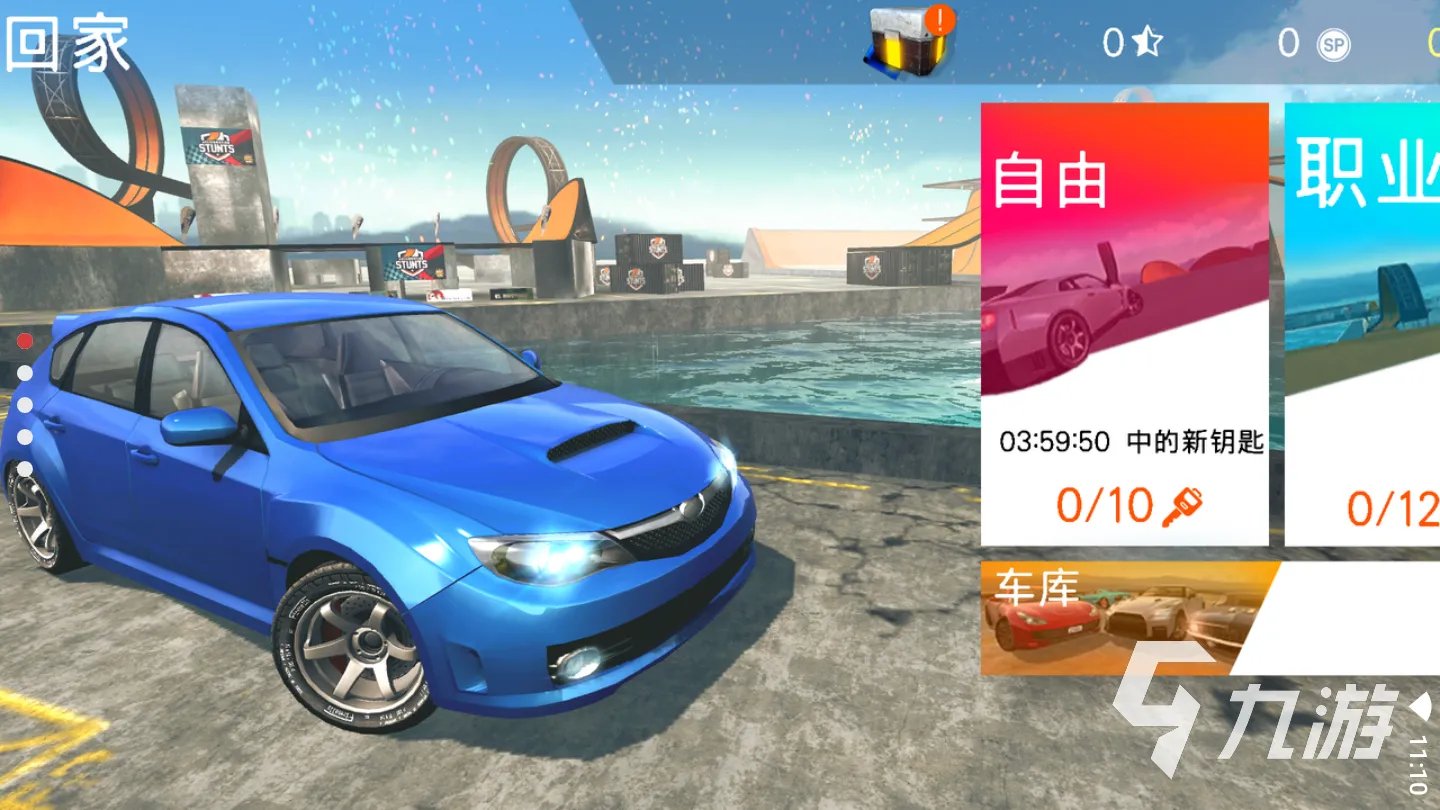Select the red page indicator dot

click(x=25, y=341)
